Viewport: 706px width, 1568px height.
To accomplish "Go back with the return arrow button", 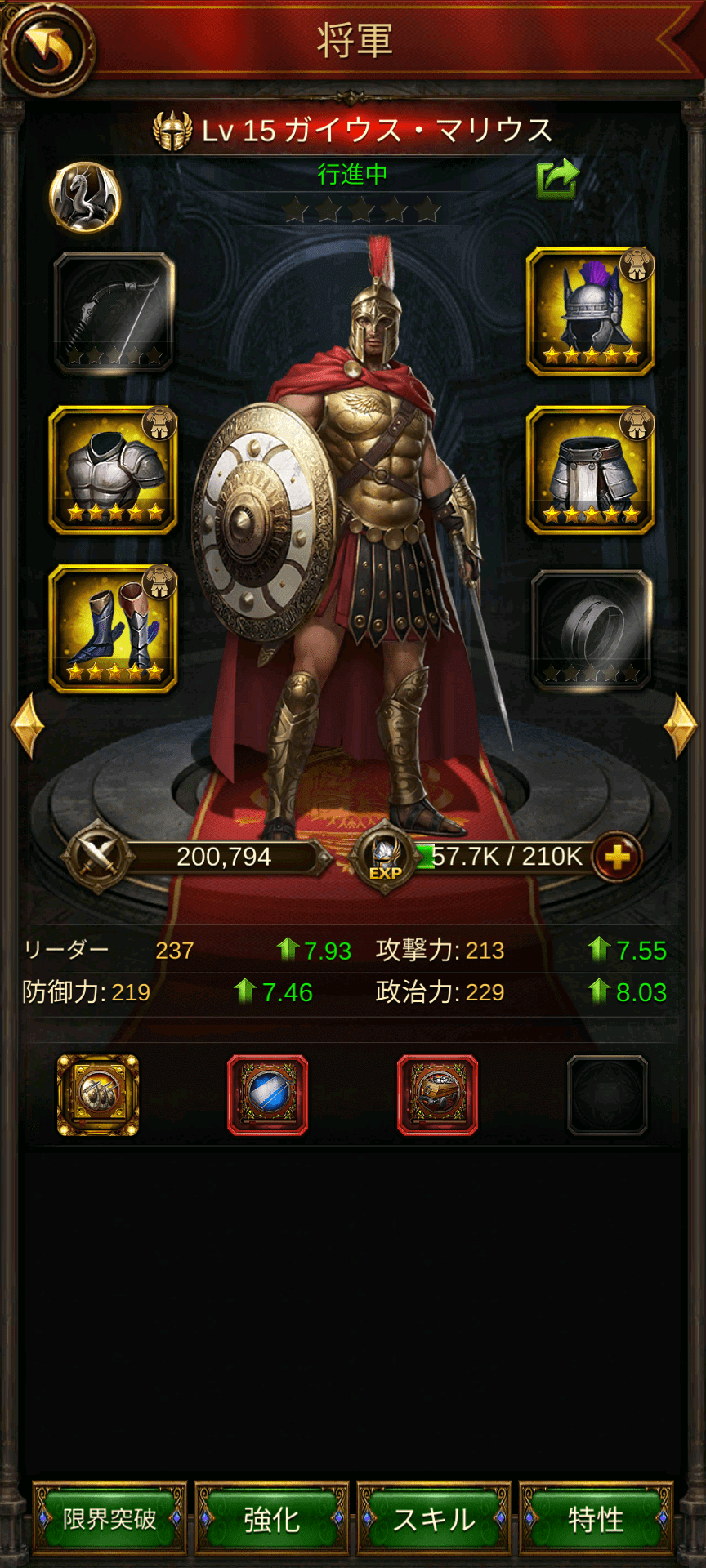I will 47,48.
